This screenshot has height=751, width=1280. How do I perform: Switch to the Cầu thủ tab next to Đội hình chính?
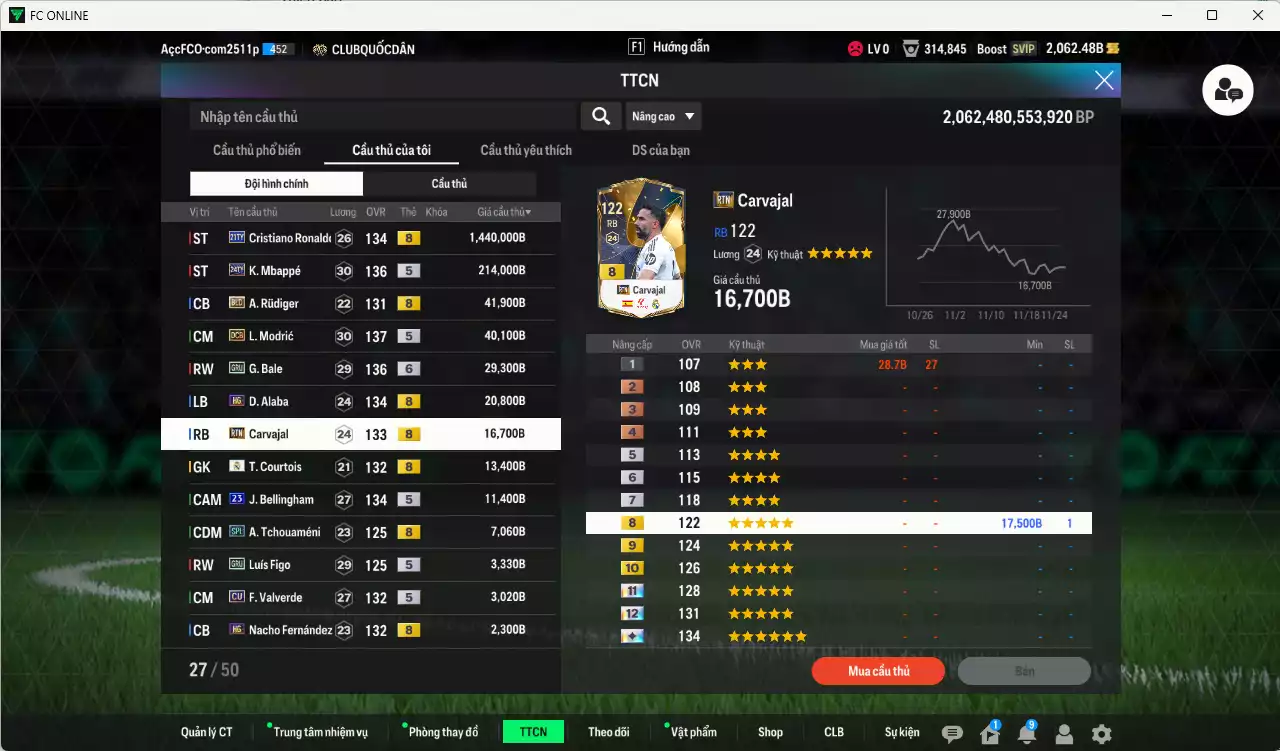[x=449, y=183]
